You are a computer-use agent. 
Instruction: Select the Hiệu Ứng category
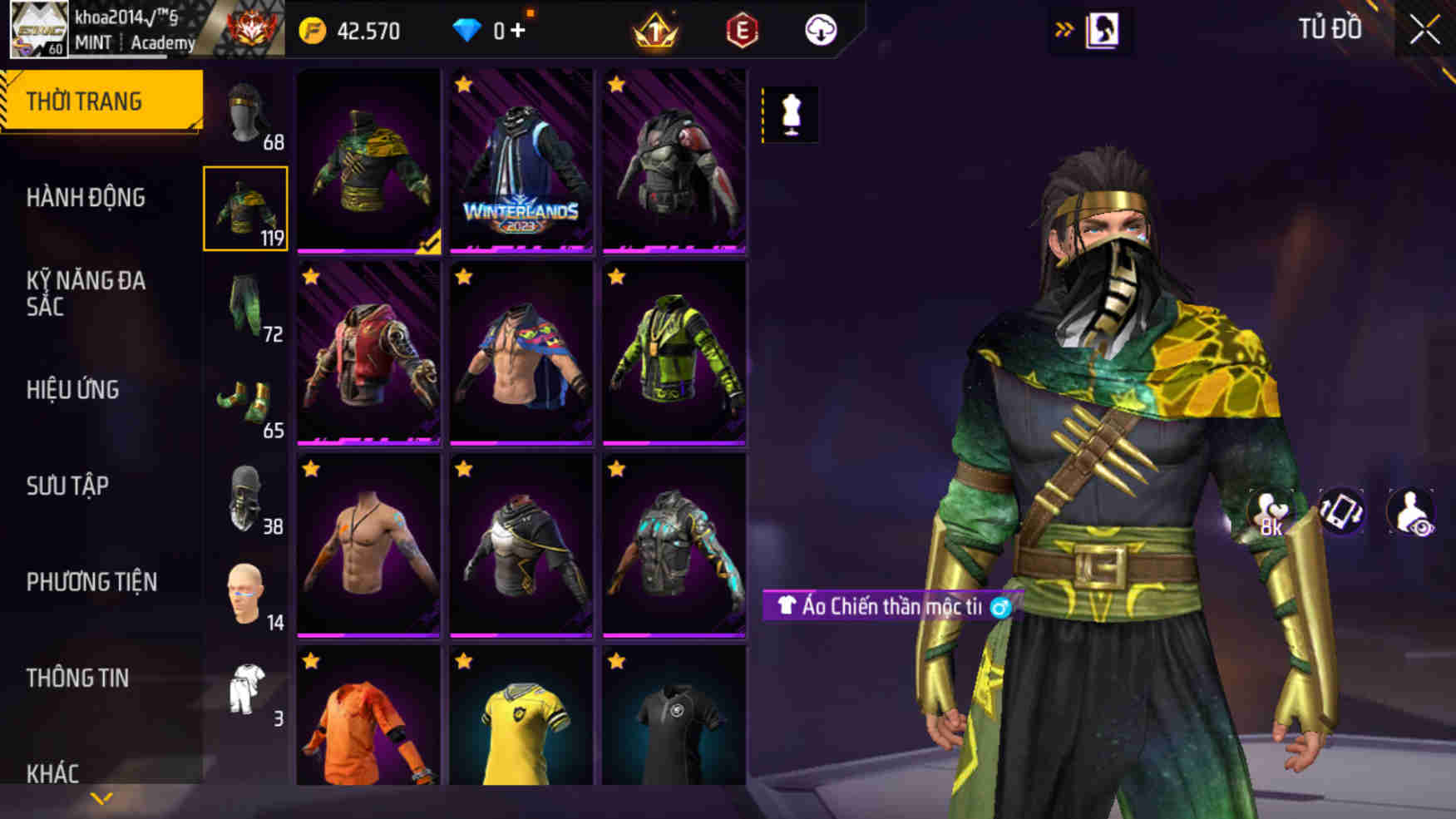click(x=73, y=390)
